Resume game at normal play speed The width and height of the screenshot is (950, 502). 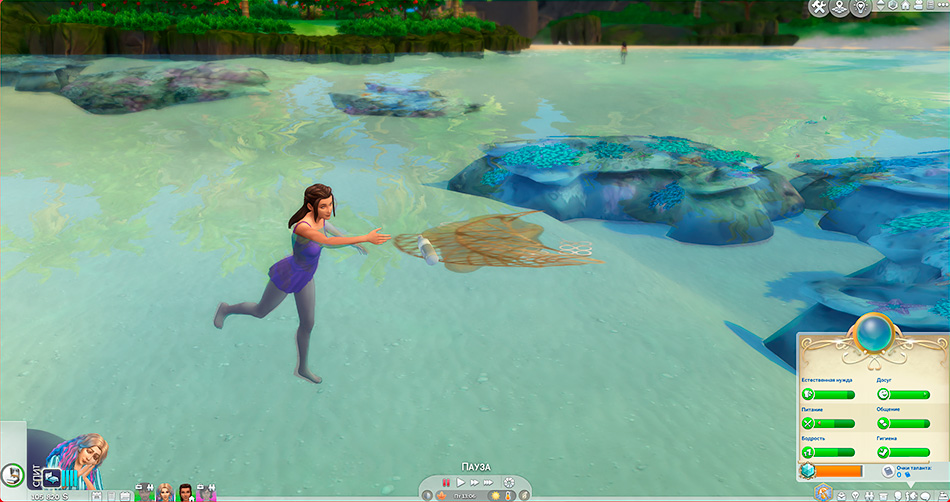tap(461, 482)
